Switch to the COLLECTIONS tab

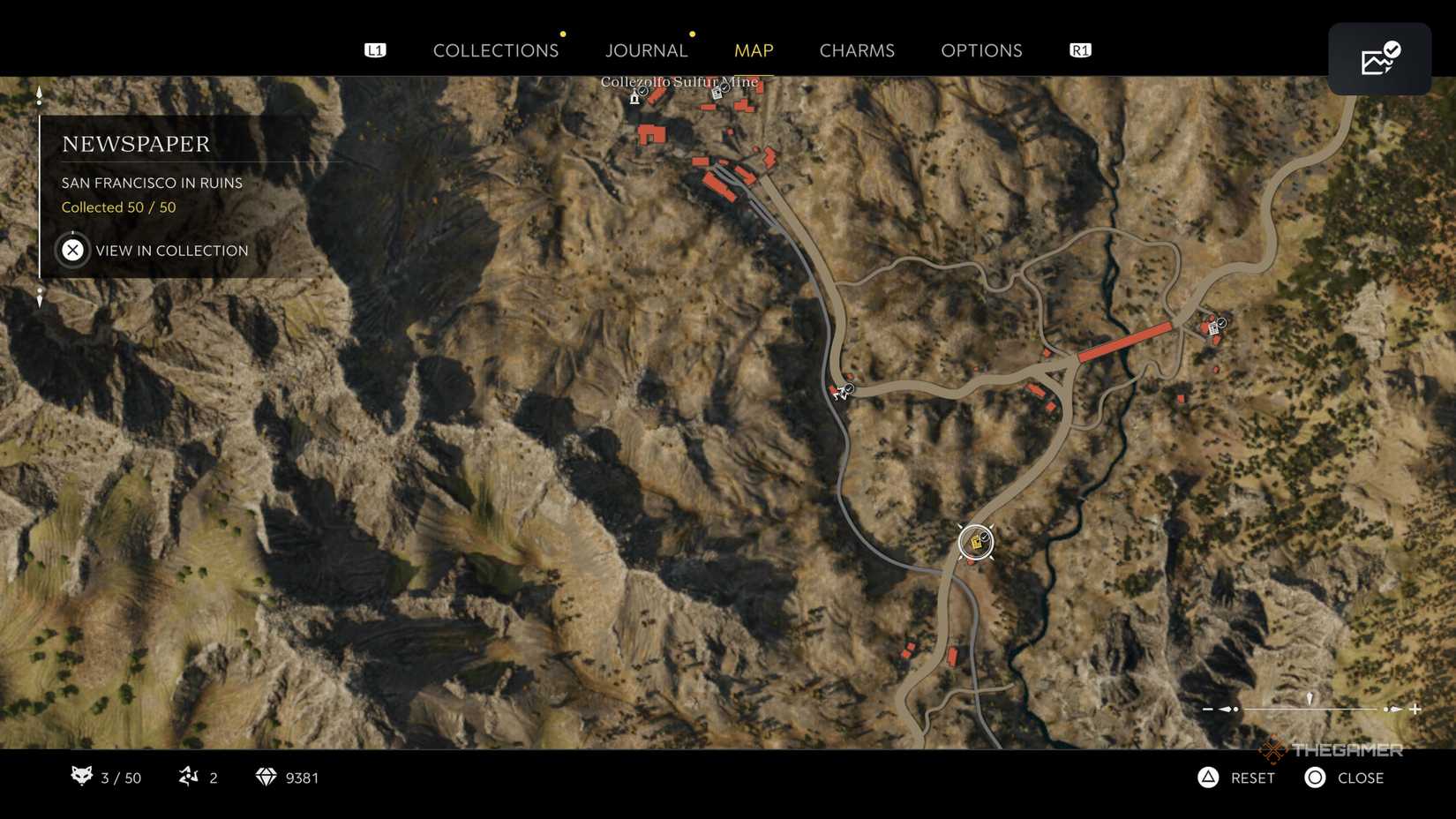coord(496,50)
